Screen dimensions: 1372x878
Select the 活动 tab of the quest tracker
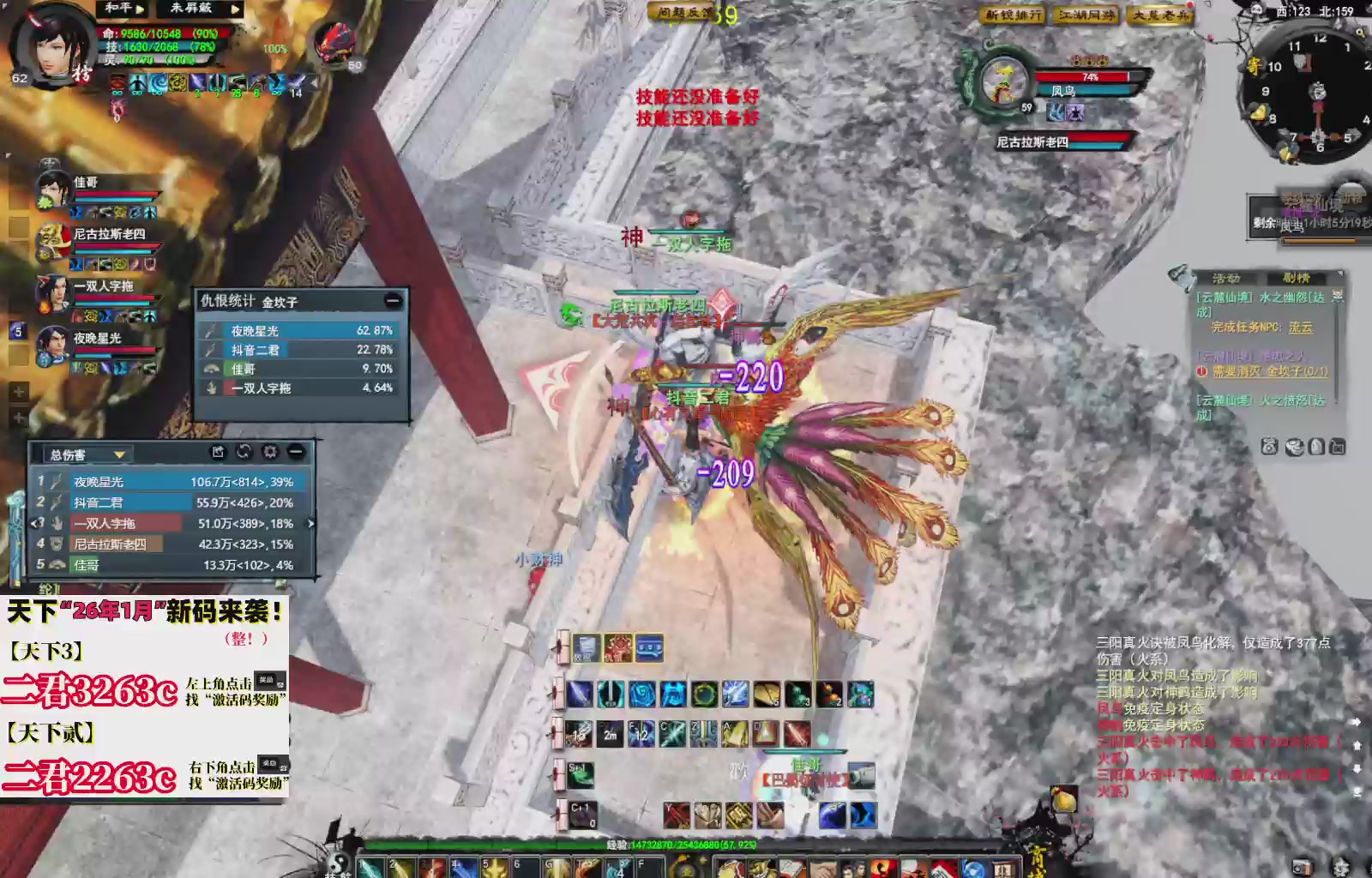(x=1225, y=278)
